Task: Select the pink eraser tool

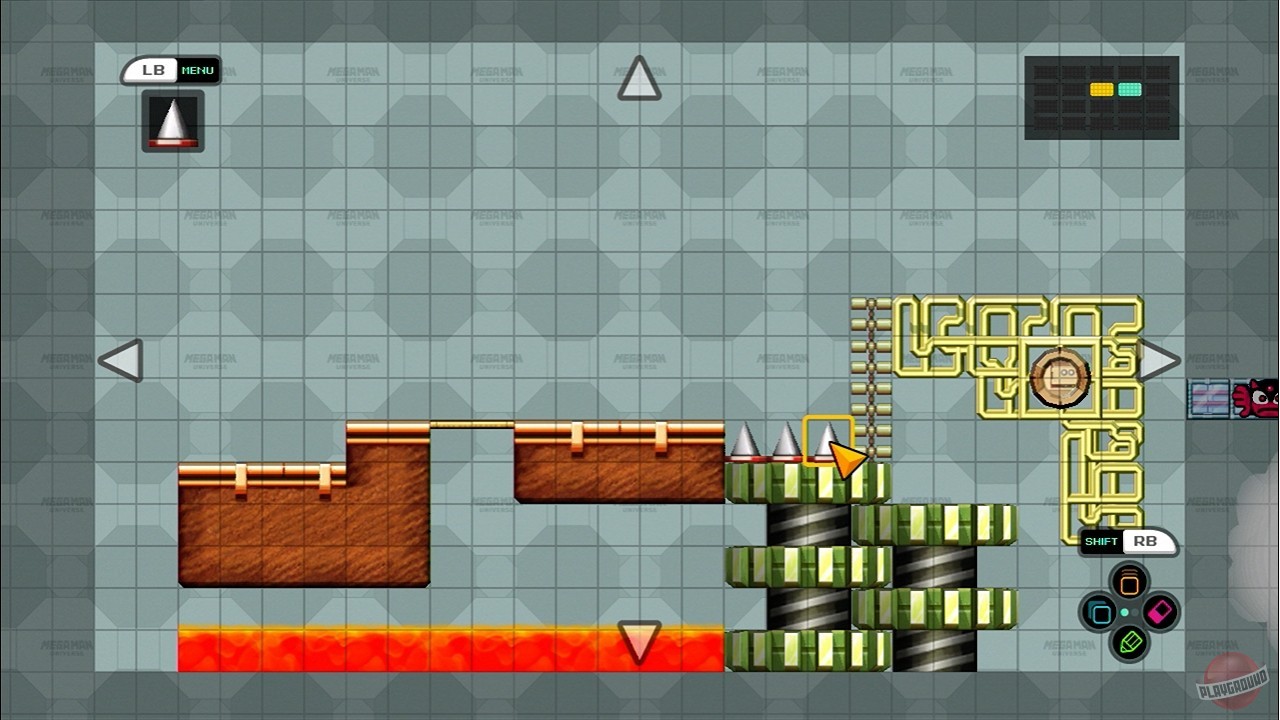Action: tap(1157, 611)
